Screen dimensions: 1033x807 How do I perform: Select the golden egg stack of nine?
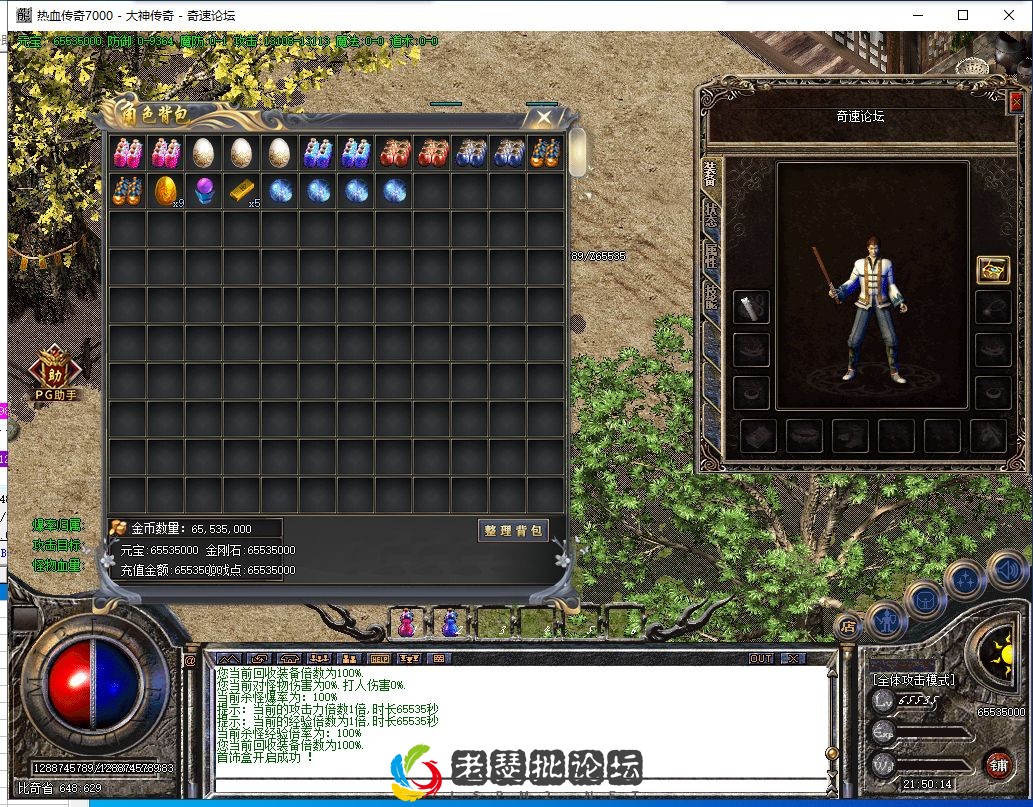[x=165, y=190]
